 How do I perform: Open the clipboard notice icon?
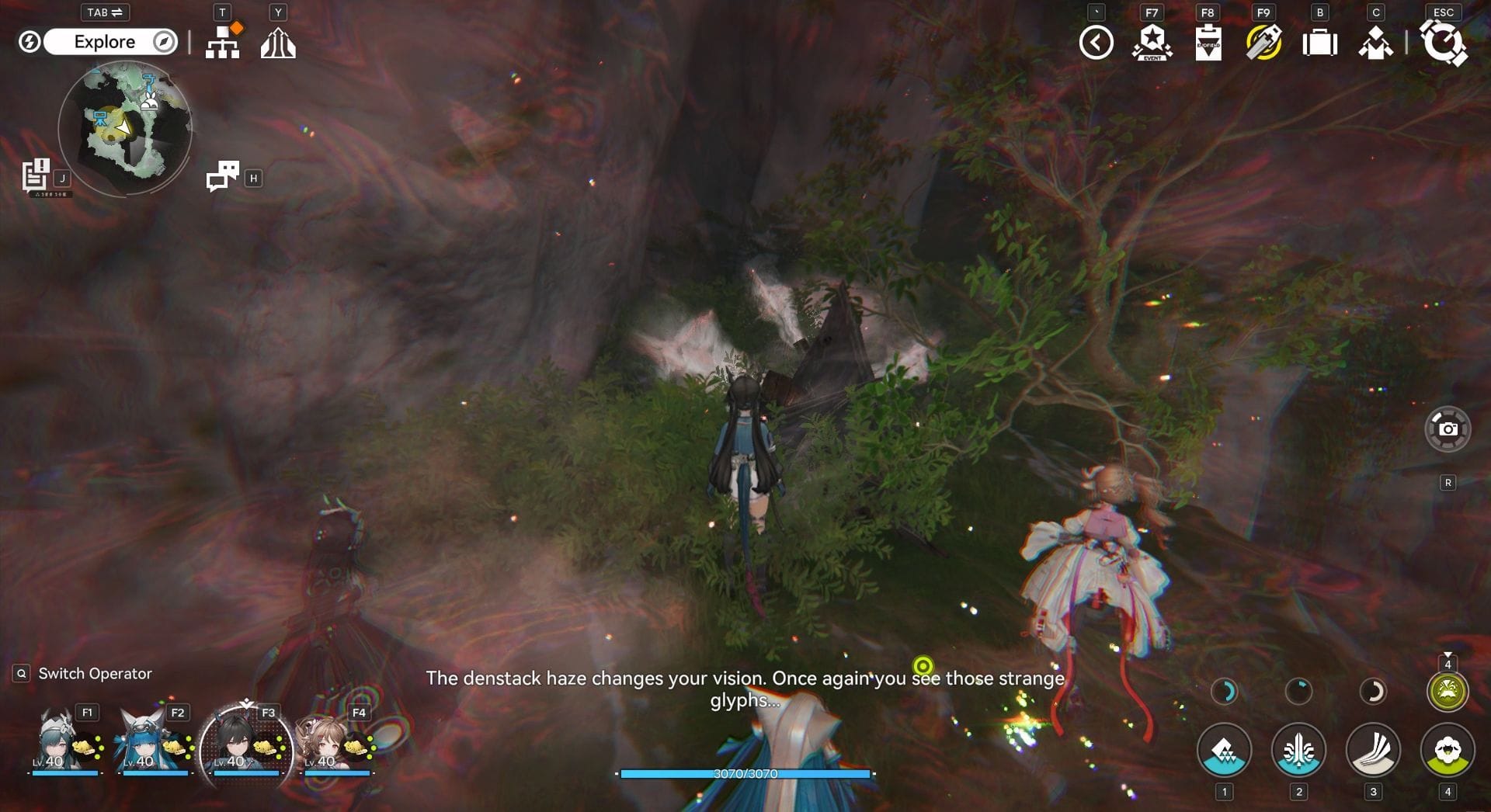[x=1208, y=43]
